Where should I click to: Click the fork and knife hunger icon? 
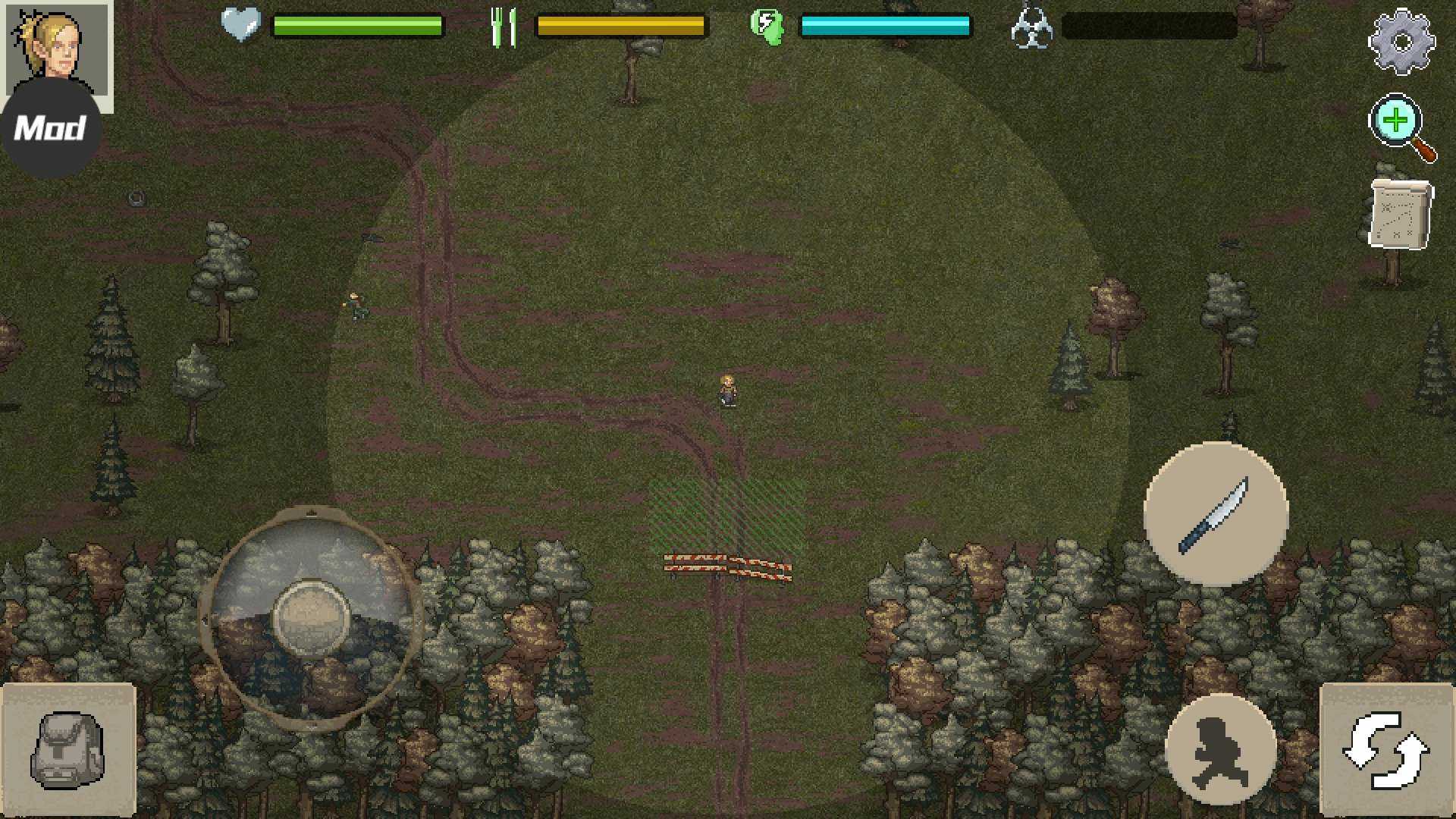tap(504, 25)
